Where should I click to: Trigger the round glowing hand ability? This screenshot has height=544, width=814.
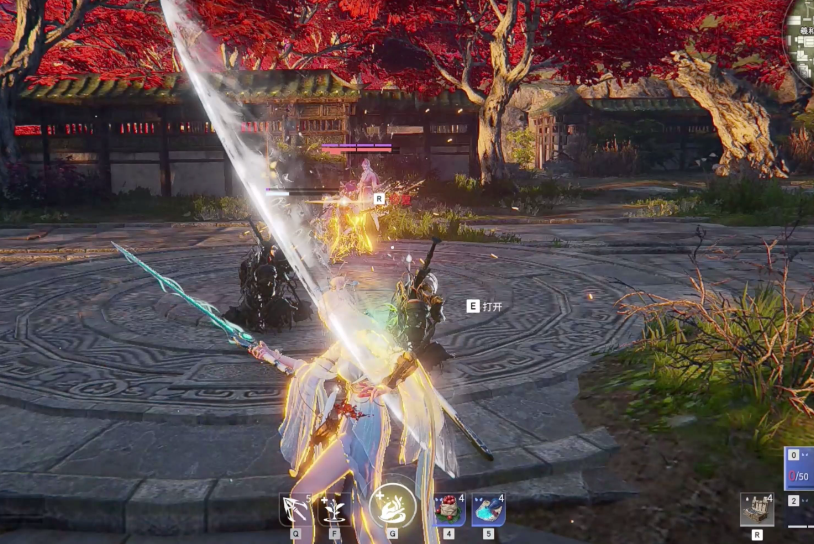[x=392, y=506]
